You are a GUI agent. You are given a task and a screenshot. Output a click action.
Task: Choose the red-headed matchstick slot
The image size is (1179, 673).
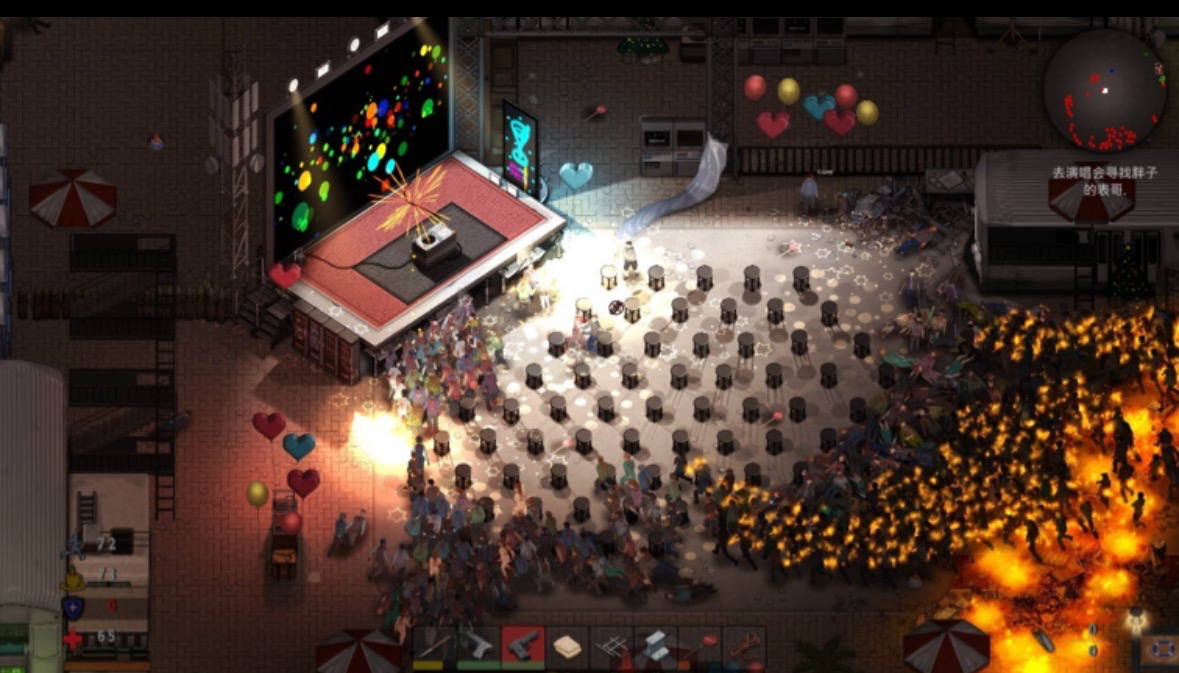(699, 646)
